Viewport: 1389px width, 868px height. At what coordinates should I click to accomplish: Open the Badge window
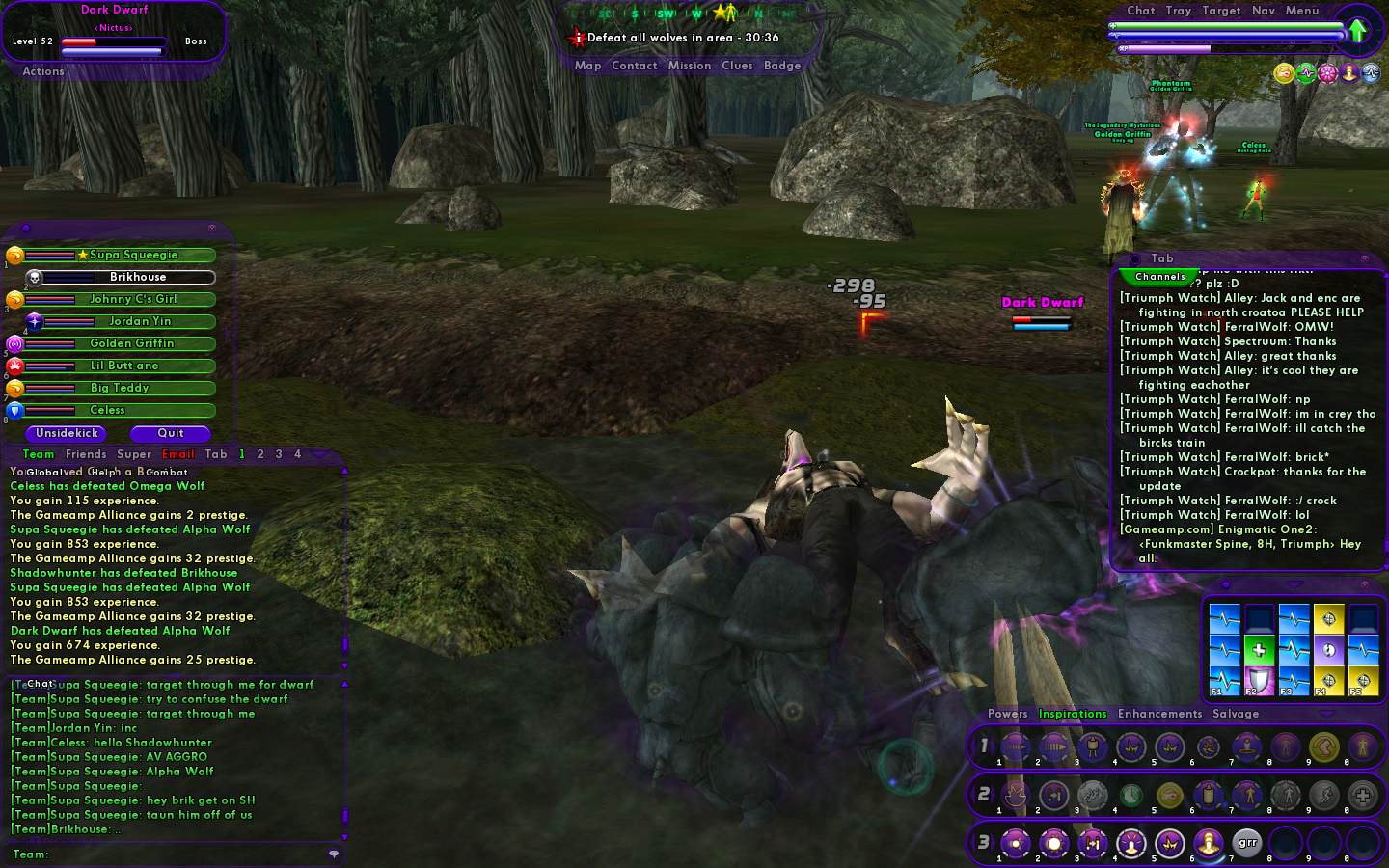click(x=782, y=66)
